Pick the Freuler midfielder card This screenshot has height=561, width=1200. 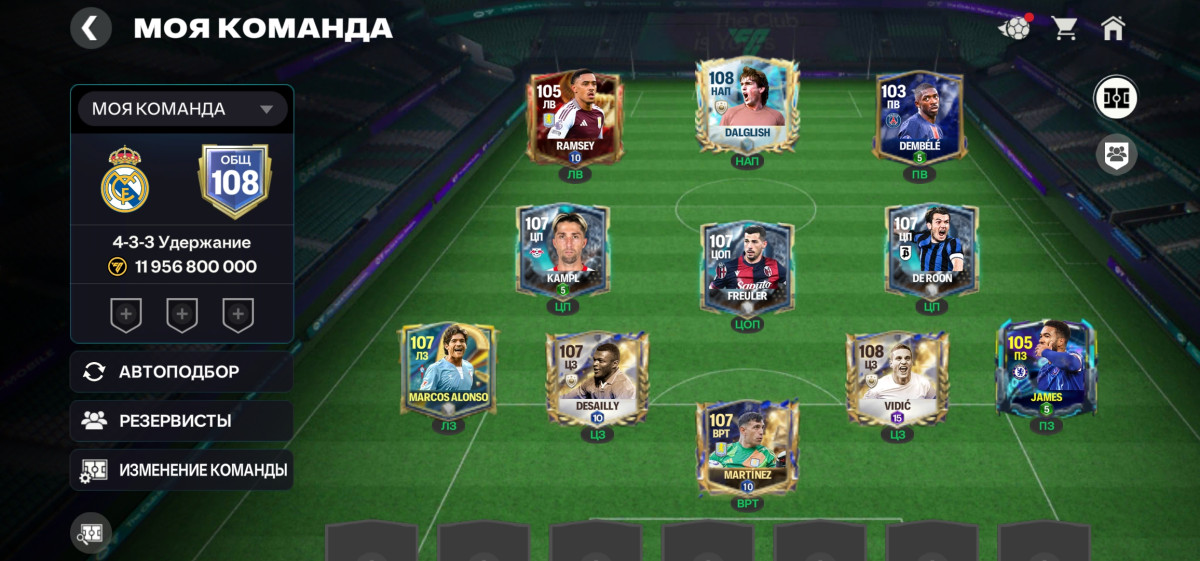click(x=747, y=265)
